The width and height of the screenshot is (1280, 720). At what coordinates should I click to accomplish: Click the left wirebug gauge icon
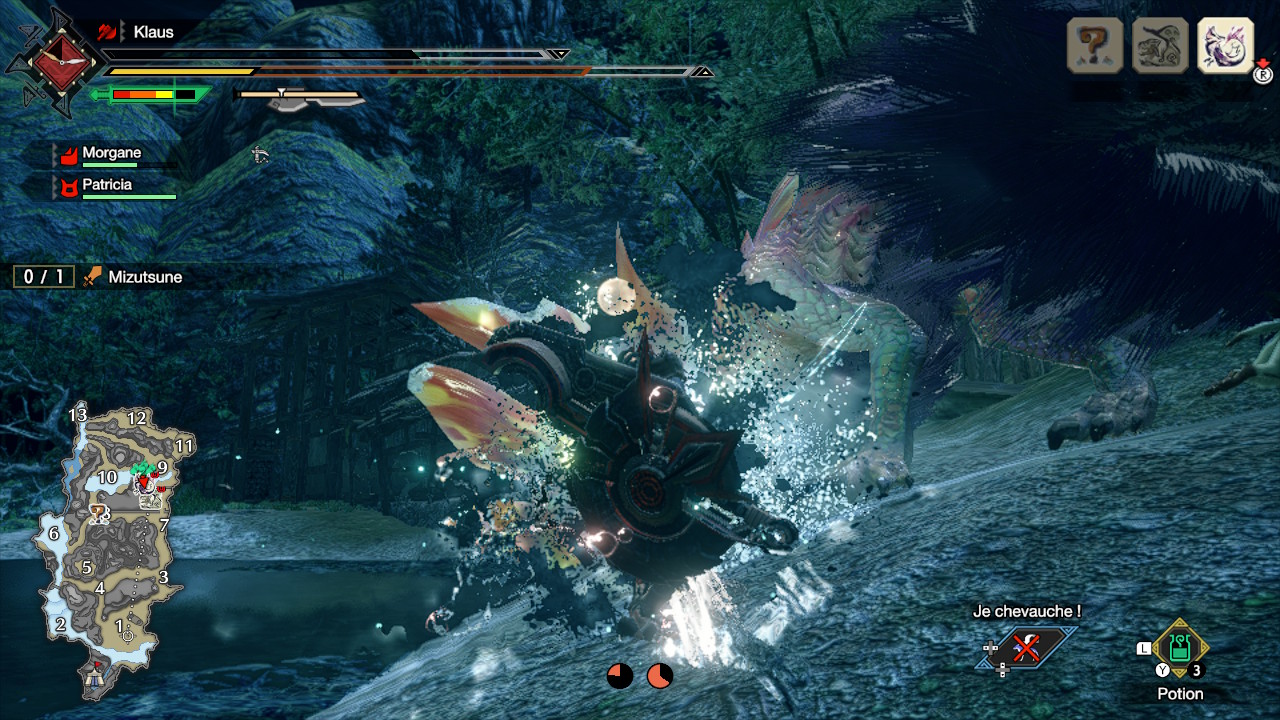(x=620, y=676)
